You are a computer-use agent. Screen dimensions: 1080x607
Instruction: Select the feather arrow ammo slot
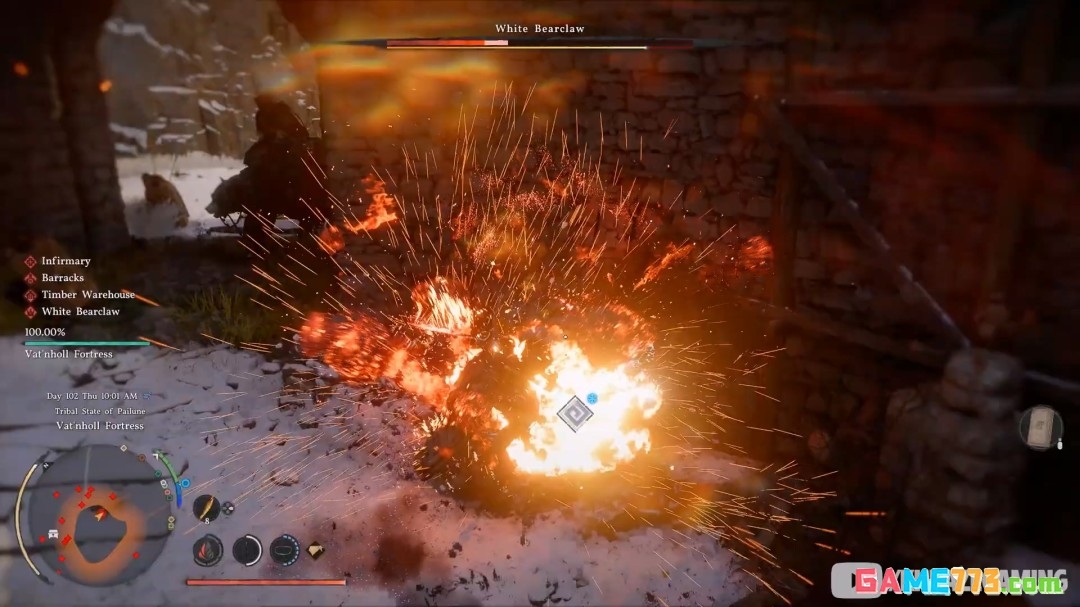206,508
